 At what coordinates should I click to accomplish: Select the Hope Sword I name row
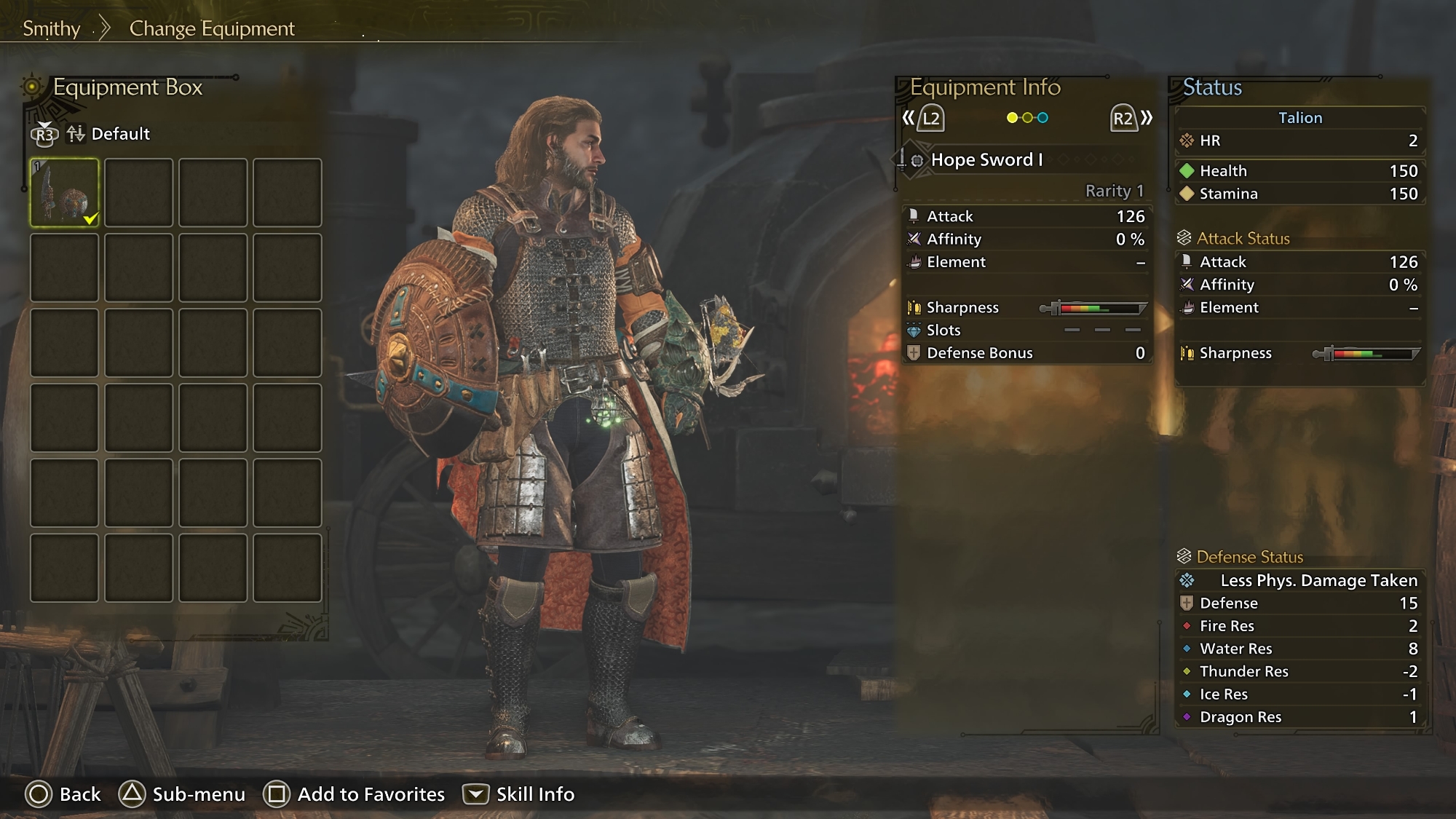pyautogui.click(x=986, y=160)
